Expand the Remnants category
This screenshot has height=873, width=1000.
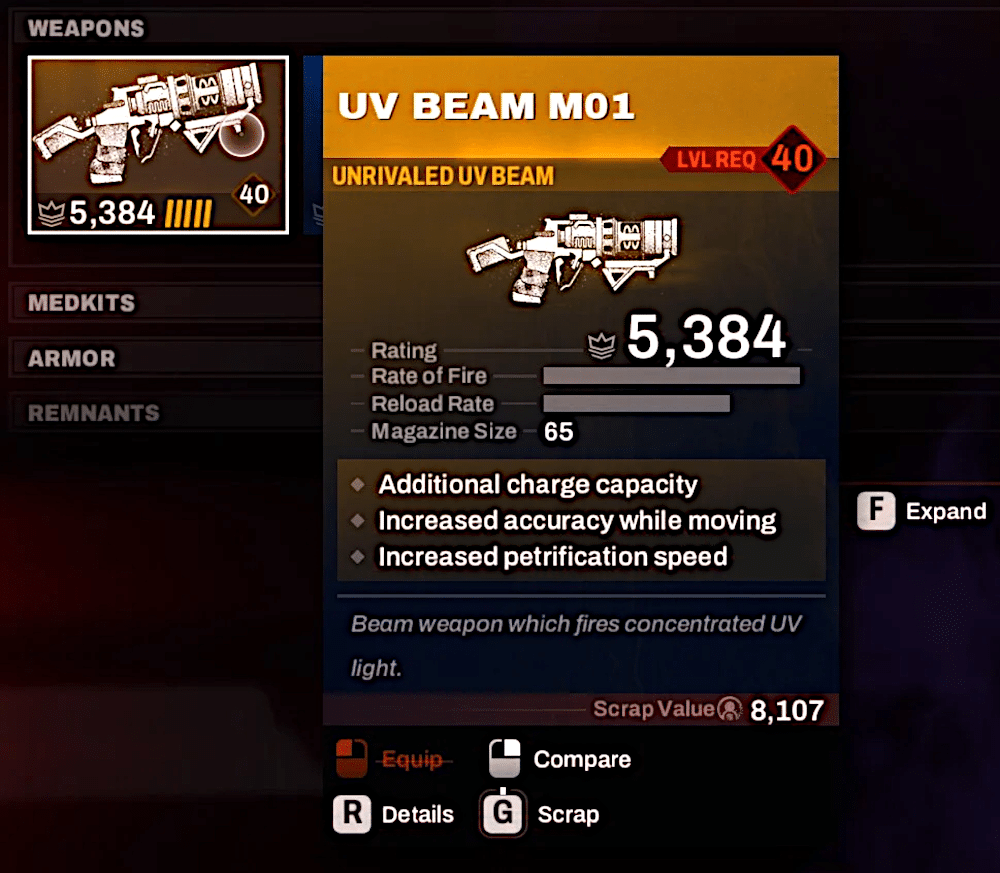click(93, 413)
